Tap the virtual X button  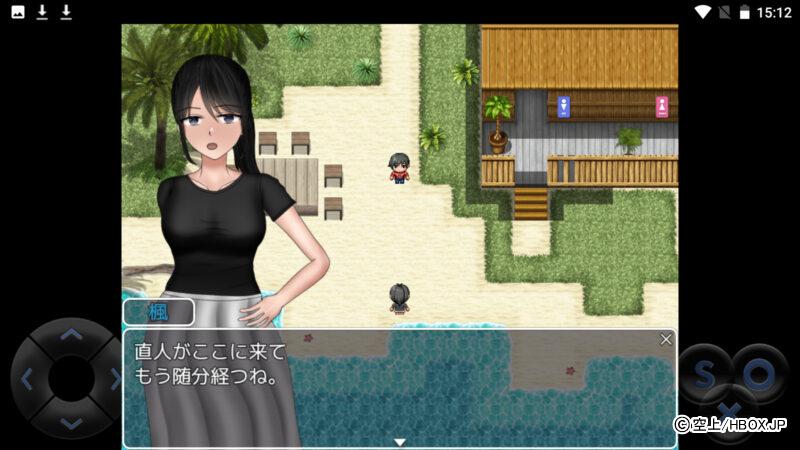(x=731, y=412)
